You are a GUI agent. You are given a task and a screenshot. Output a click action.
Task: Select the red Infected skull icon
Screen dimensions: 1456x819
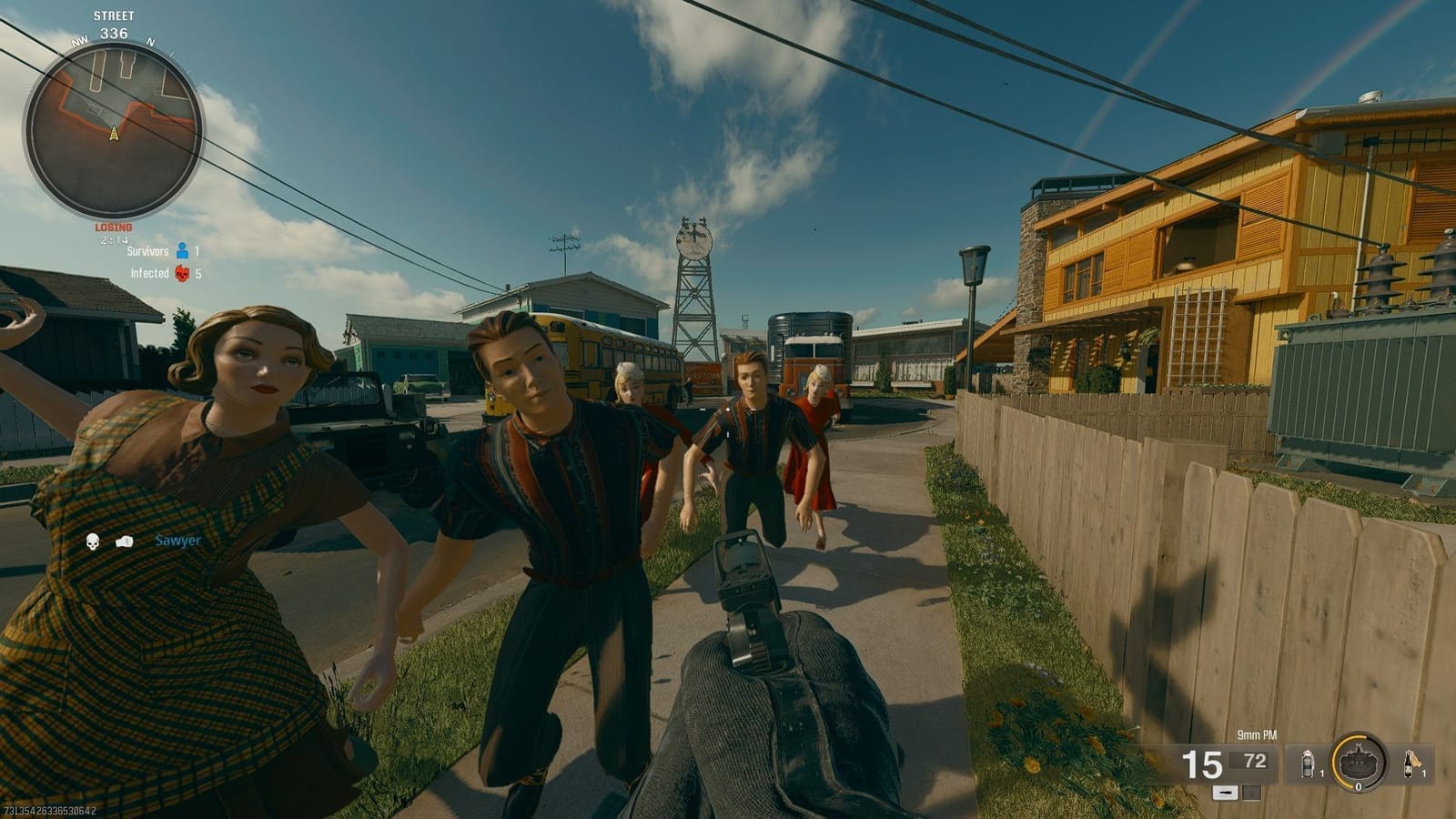coord(182,274)
